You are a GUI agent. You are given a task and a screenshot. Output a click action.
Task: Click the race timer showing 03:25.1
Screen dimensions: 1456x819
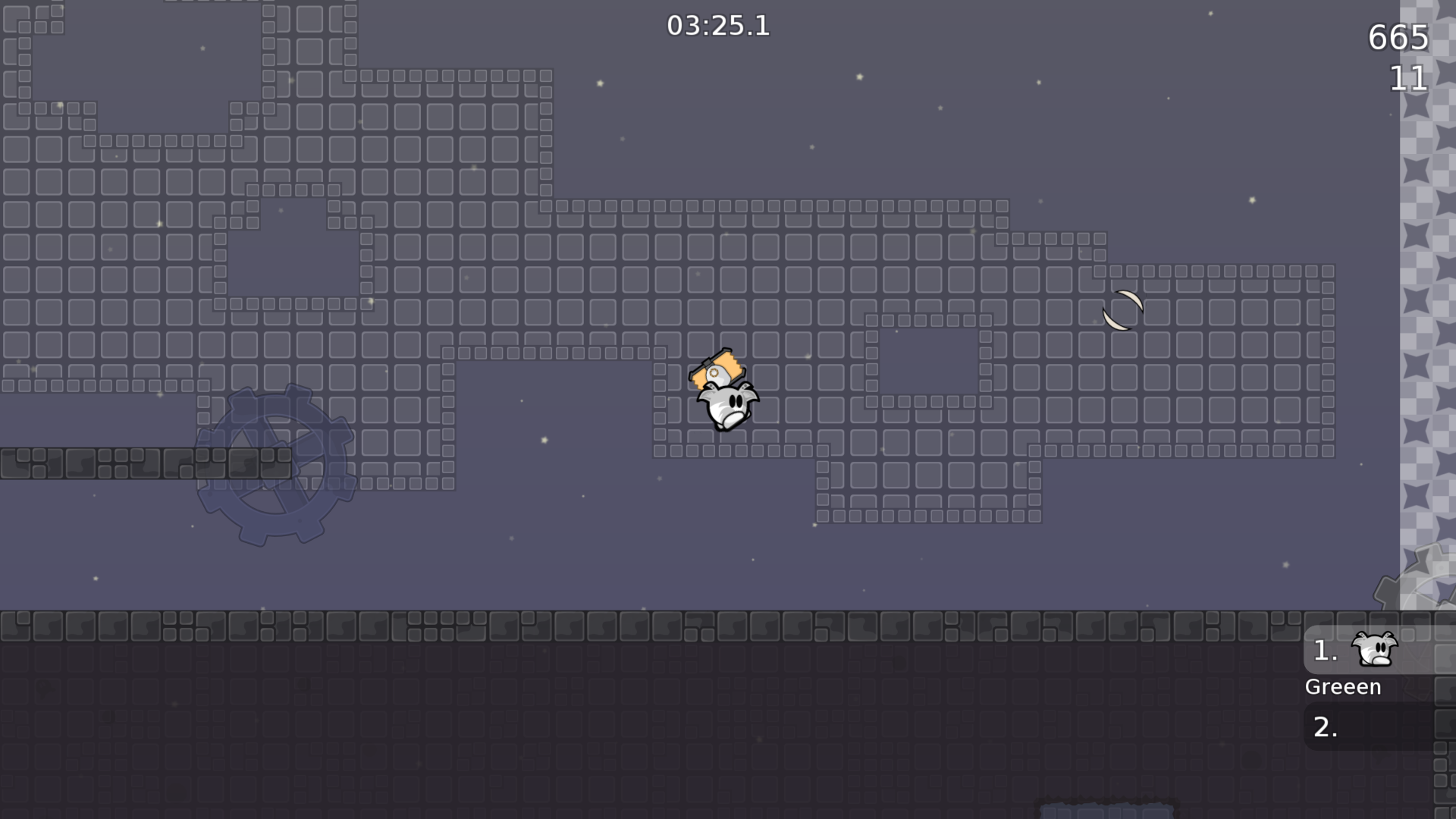[717, 26]
